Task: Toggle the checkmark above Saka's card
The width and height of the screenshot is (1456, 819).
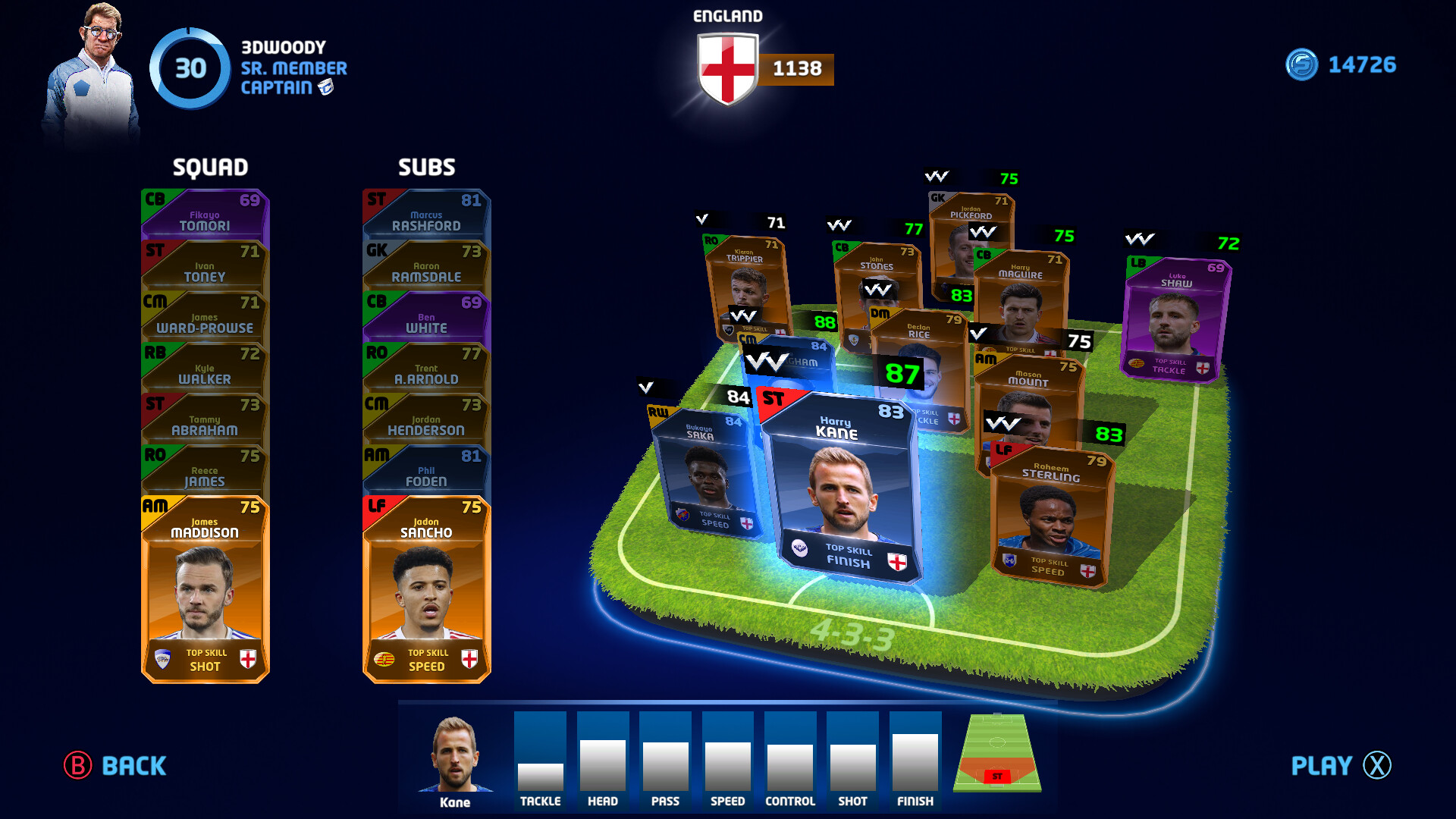Action: (644, 387)
